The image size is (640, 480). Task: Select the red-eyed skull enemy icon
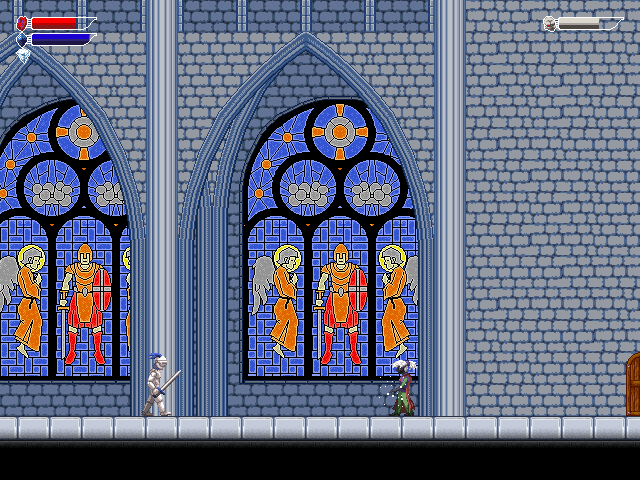pos(550,23)
